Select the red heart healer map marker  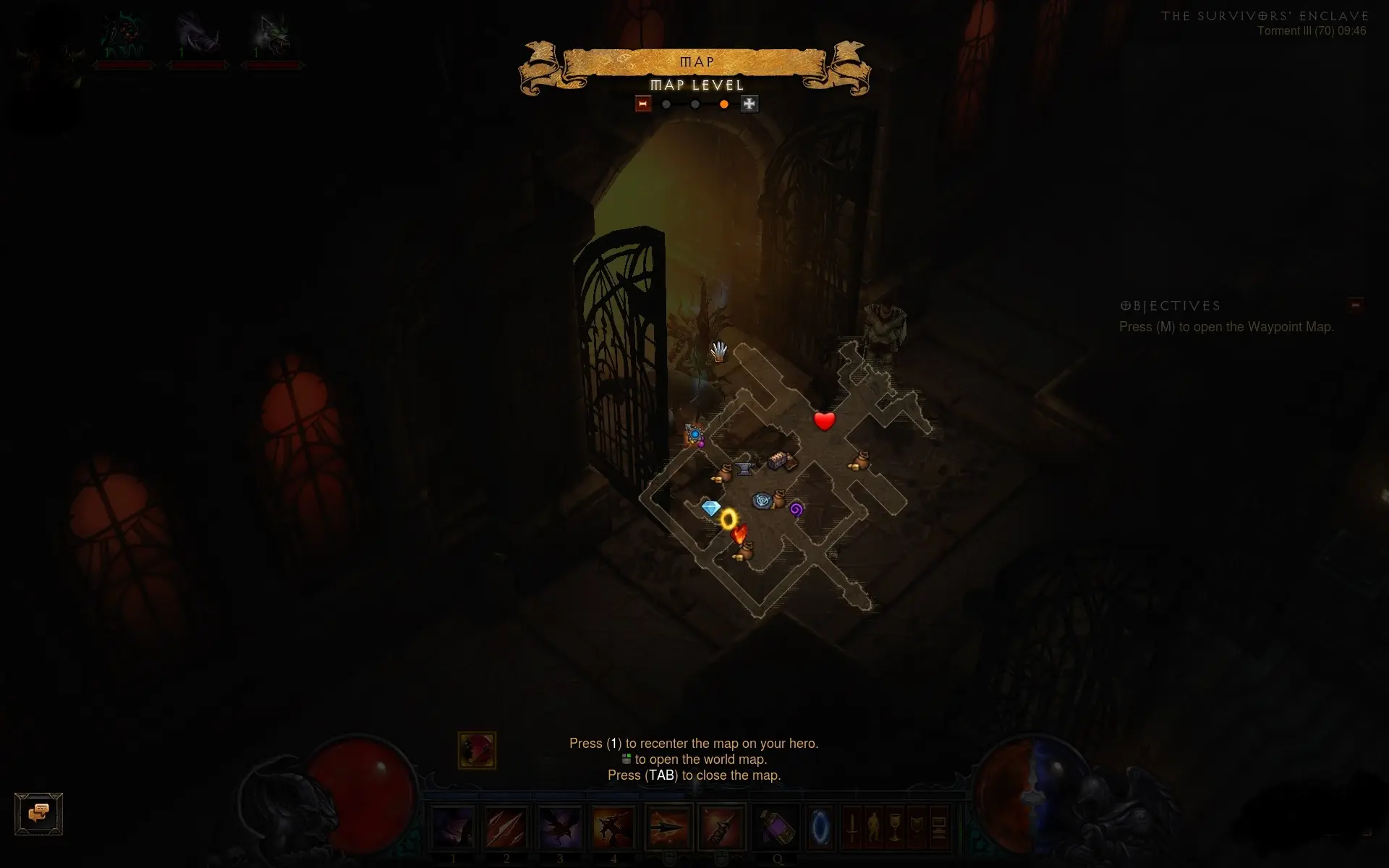tap(824, 420)
